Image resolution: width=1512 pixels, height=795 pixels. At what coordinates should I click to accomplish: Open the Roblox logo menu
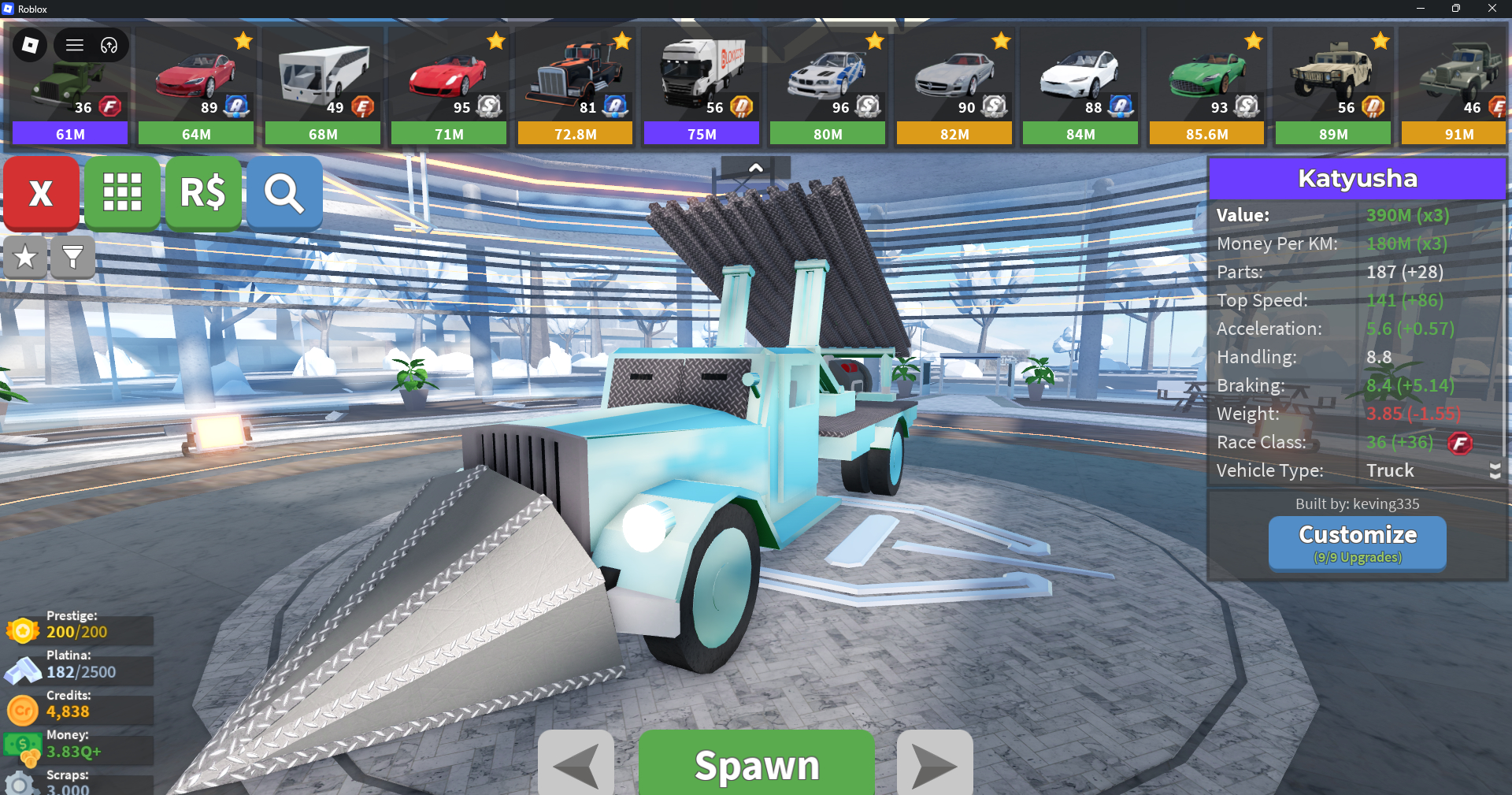pos(30,45)
